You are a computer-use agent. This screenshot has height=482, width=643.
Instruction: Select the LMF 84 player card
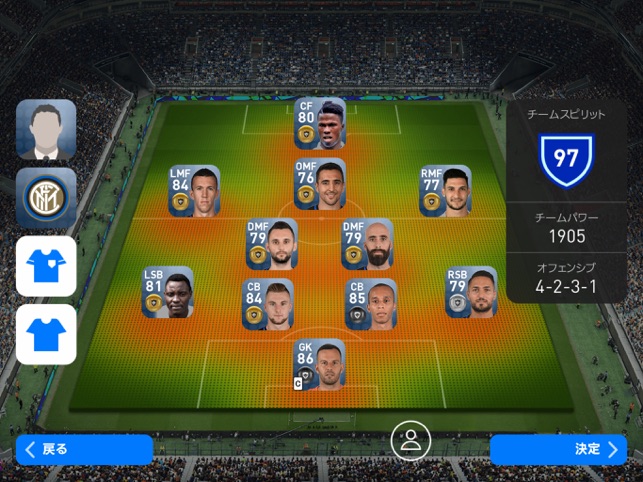tap(194, 191)
